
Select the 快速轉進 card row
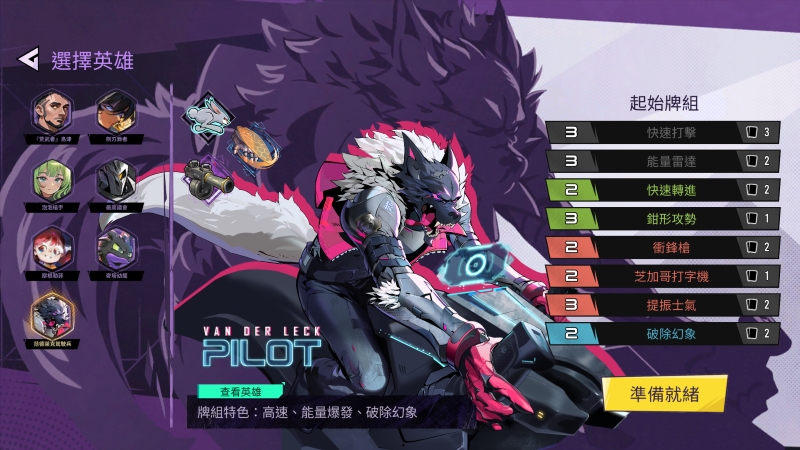[662, 189]
